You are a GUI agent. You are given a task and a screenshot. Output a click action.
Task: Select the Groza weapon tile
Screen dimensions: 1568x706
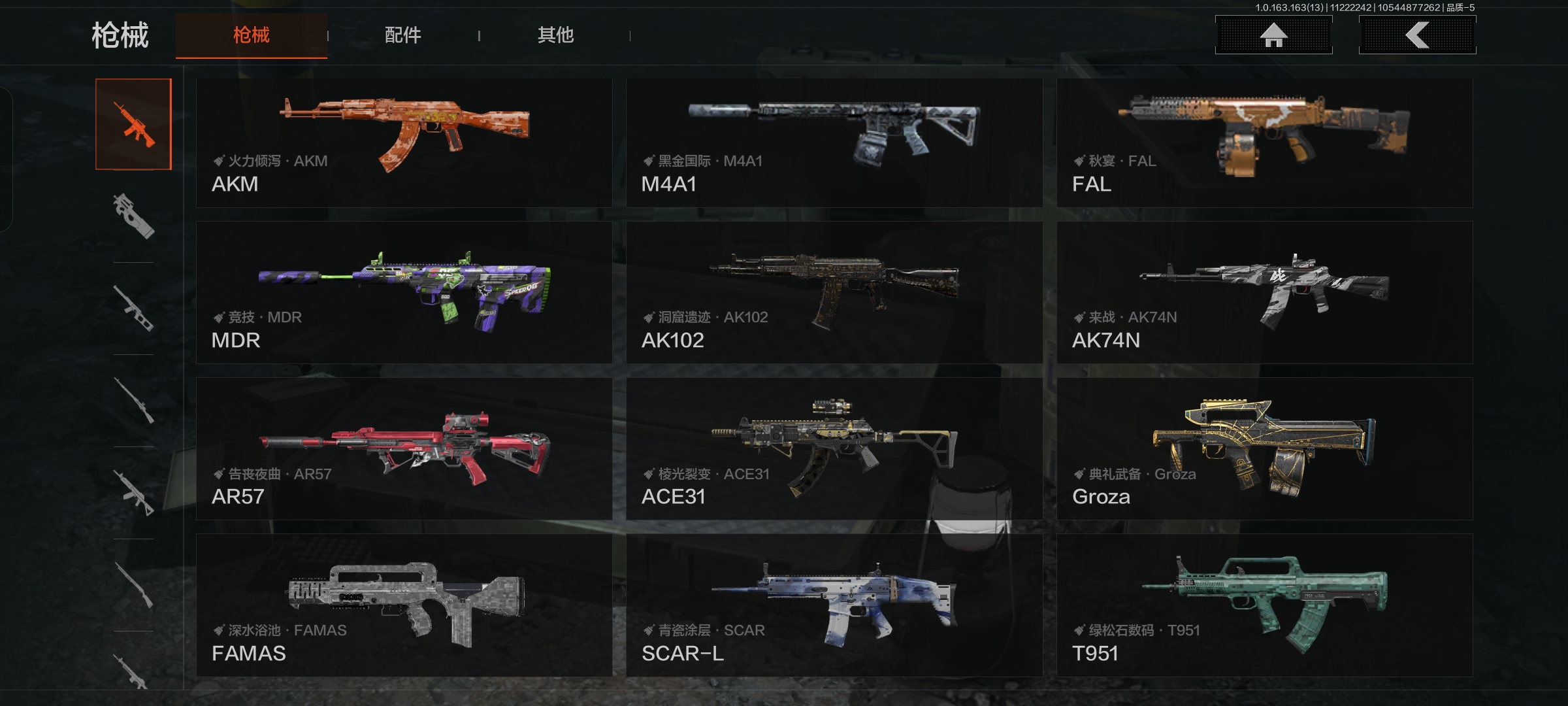(x=1265, y=448)
